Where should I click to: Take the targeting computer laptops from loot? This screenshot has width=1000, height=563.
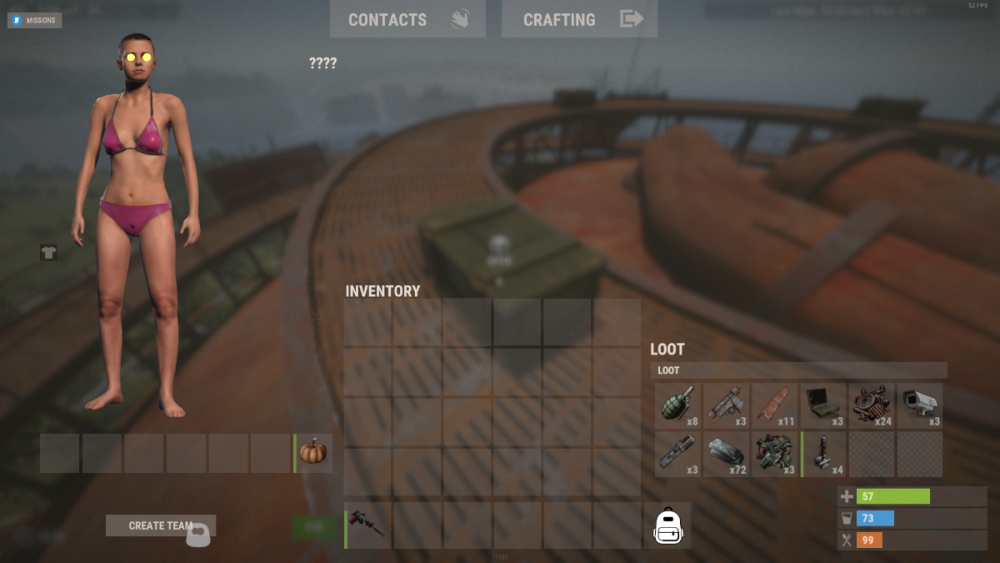point(824,406)
